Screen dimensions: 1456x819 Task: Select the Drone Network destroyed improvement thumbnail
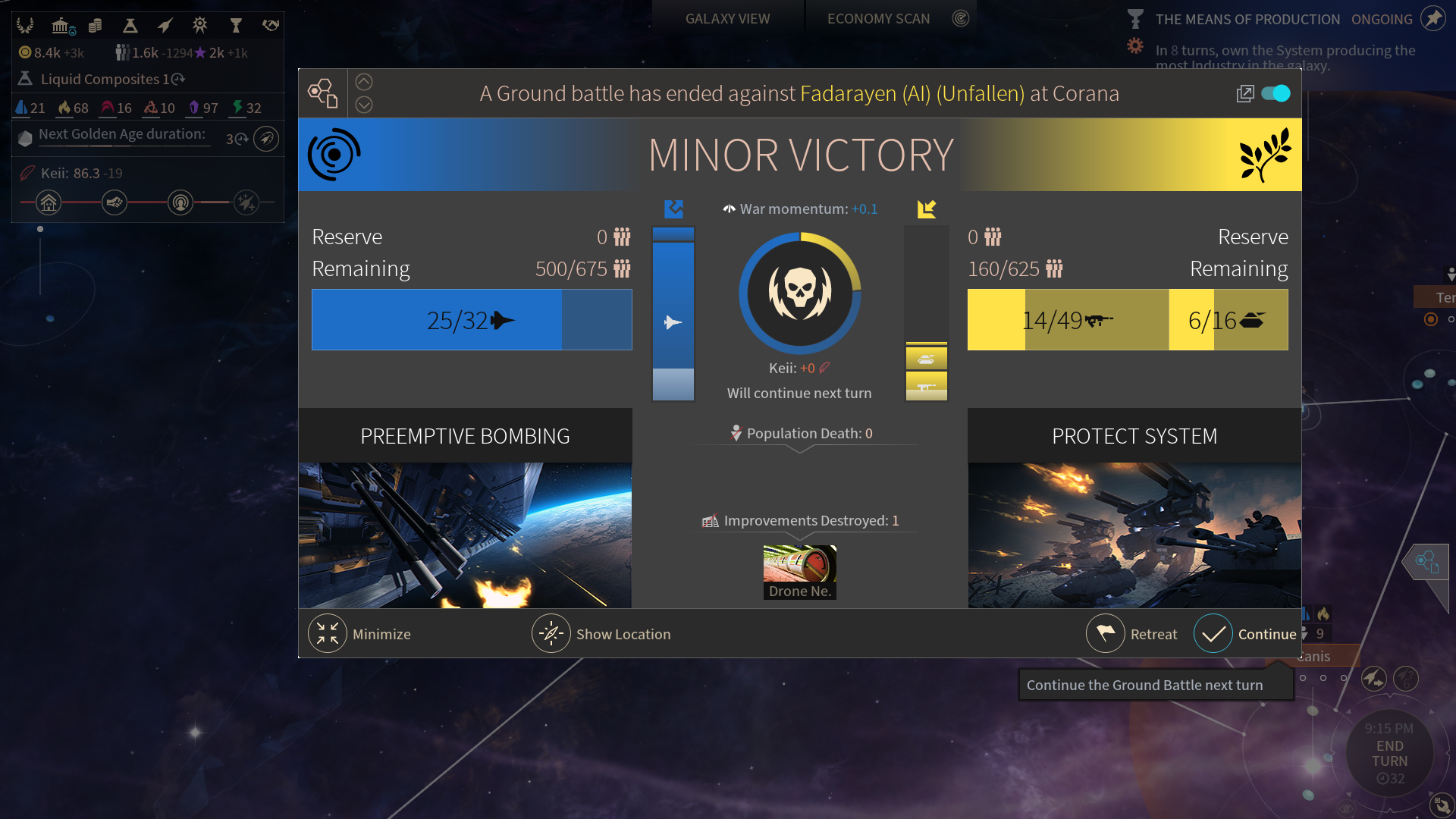[x=799, y=572]
